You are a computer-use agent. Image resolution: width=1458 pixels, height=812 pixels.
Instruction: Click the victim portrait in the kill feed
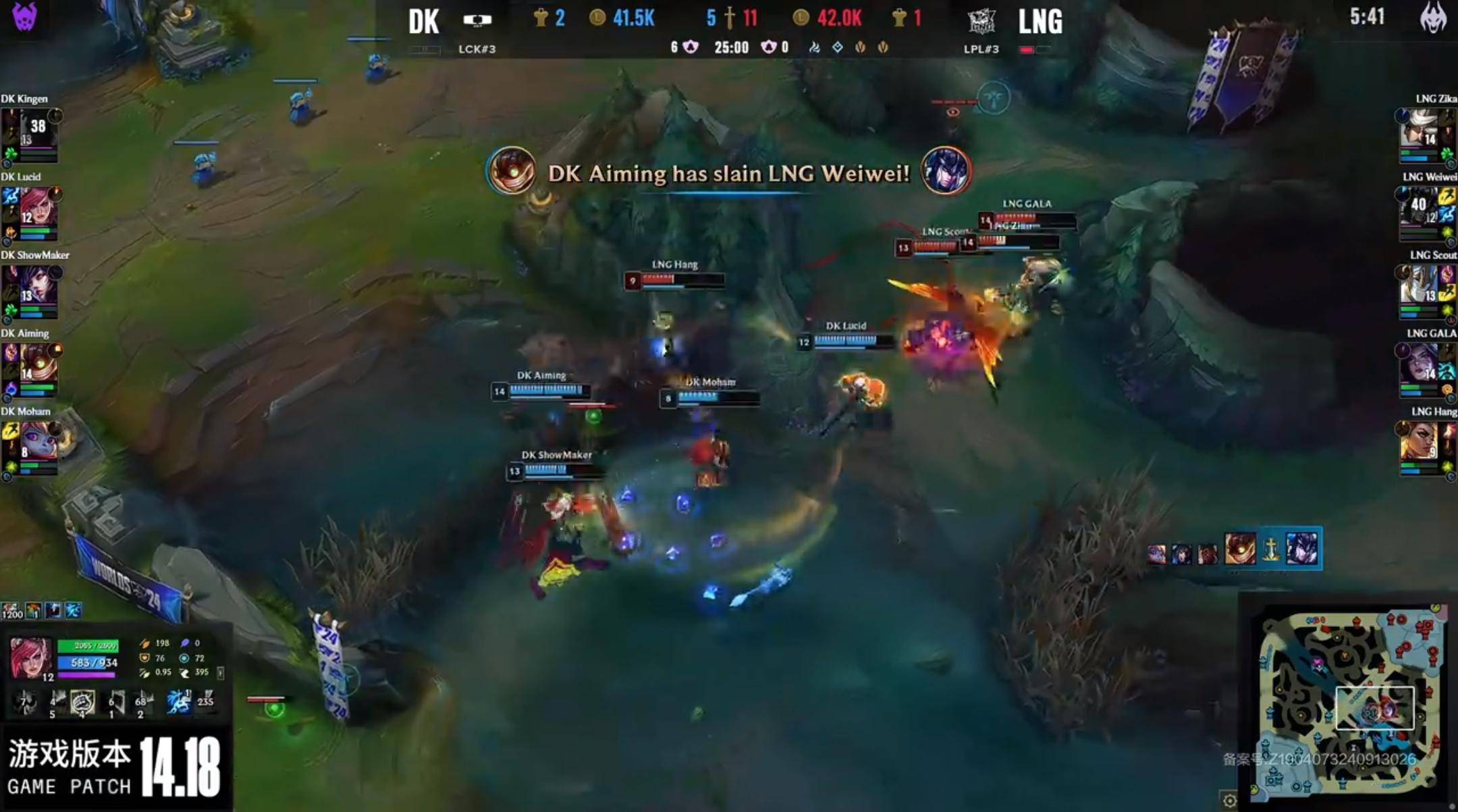click(946, 171)
